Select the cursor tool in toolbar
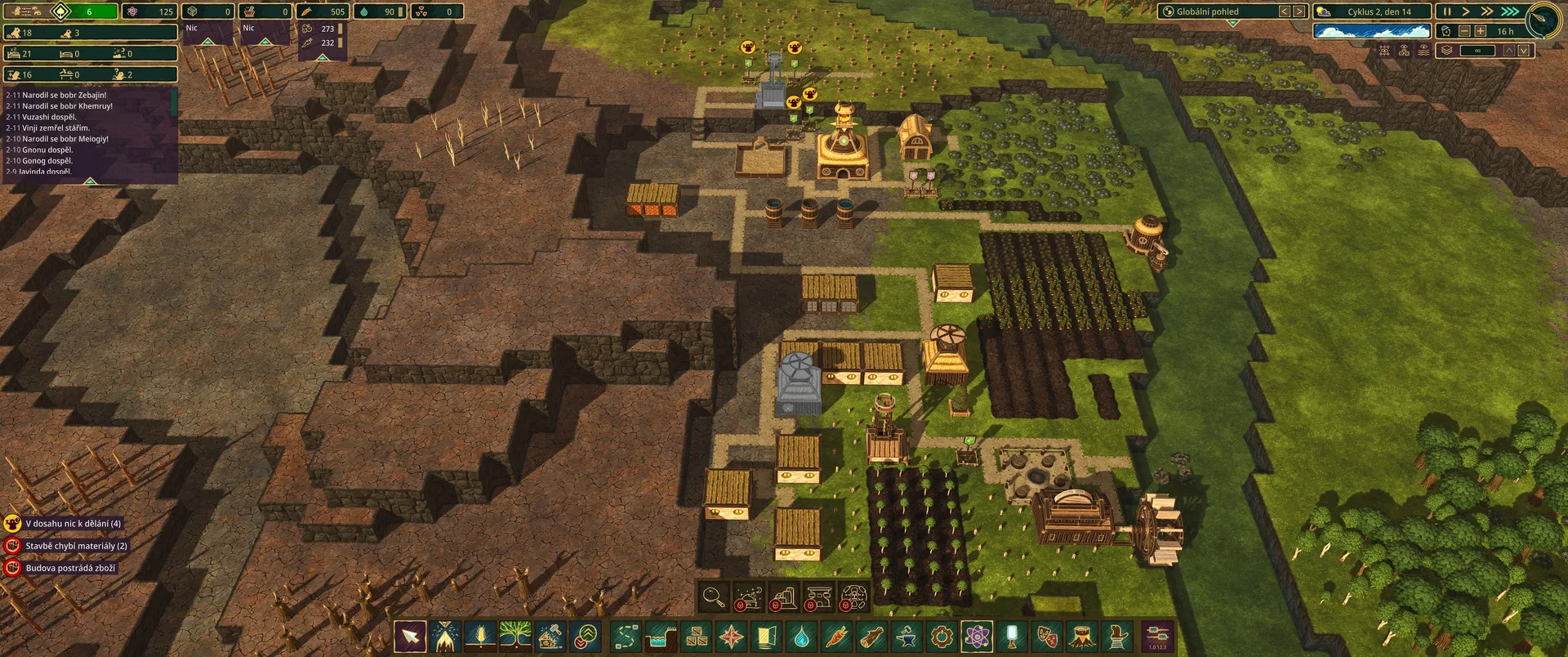 click(x=410, y=636)
